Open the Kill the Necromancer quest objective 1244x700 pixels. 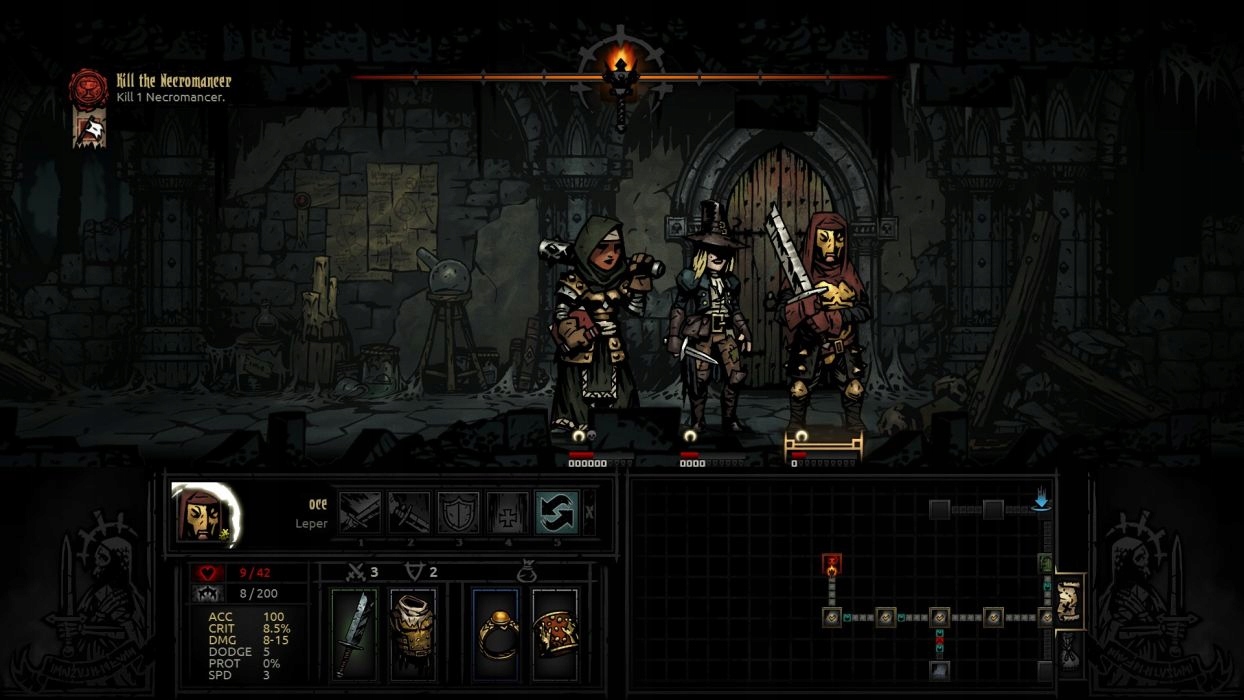(x=173, y=81)
